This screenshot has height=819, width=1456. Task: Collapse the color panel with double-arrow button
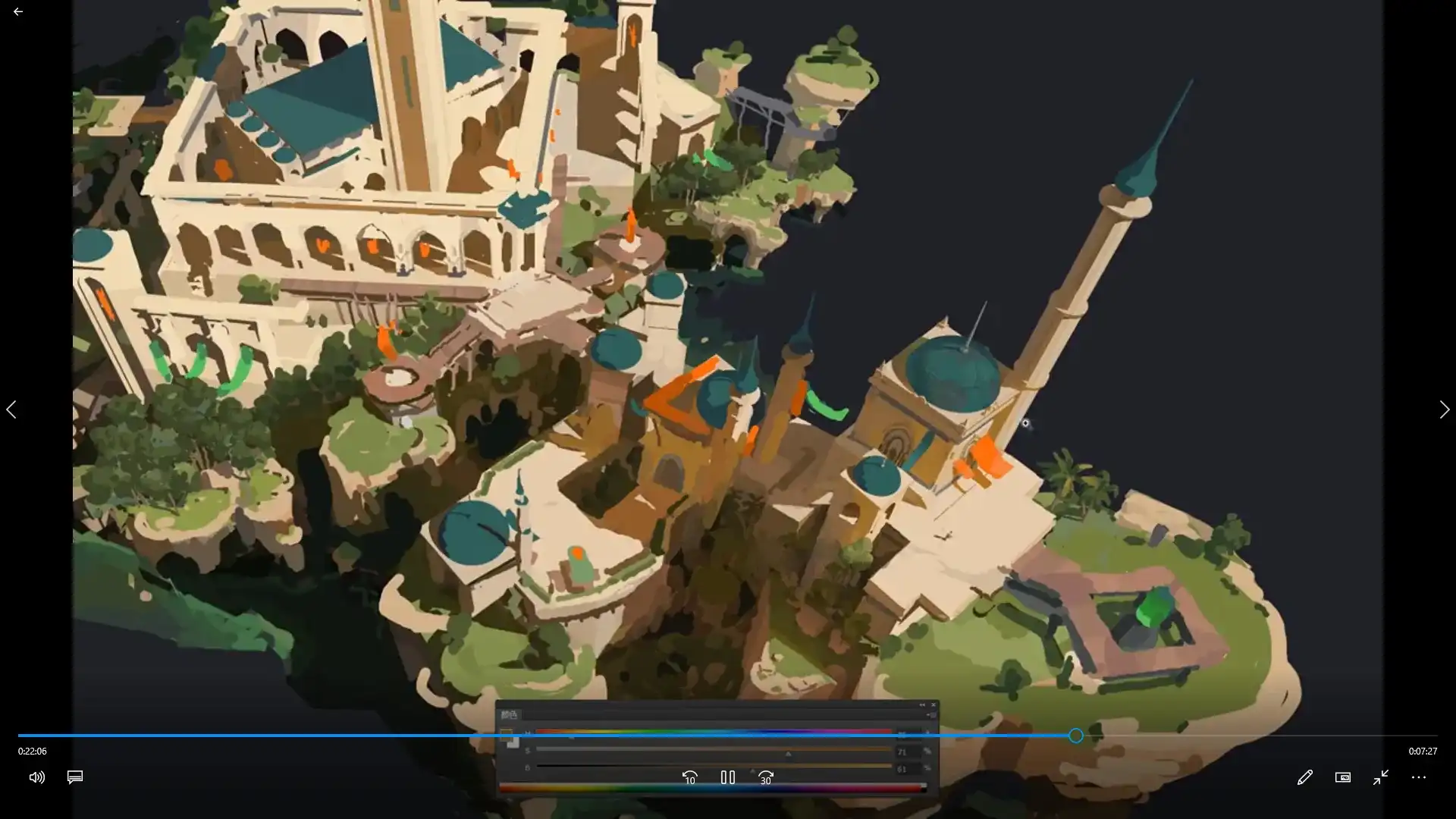922,704
